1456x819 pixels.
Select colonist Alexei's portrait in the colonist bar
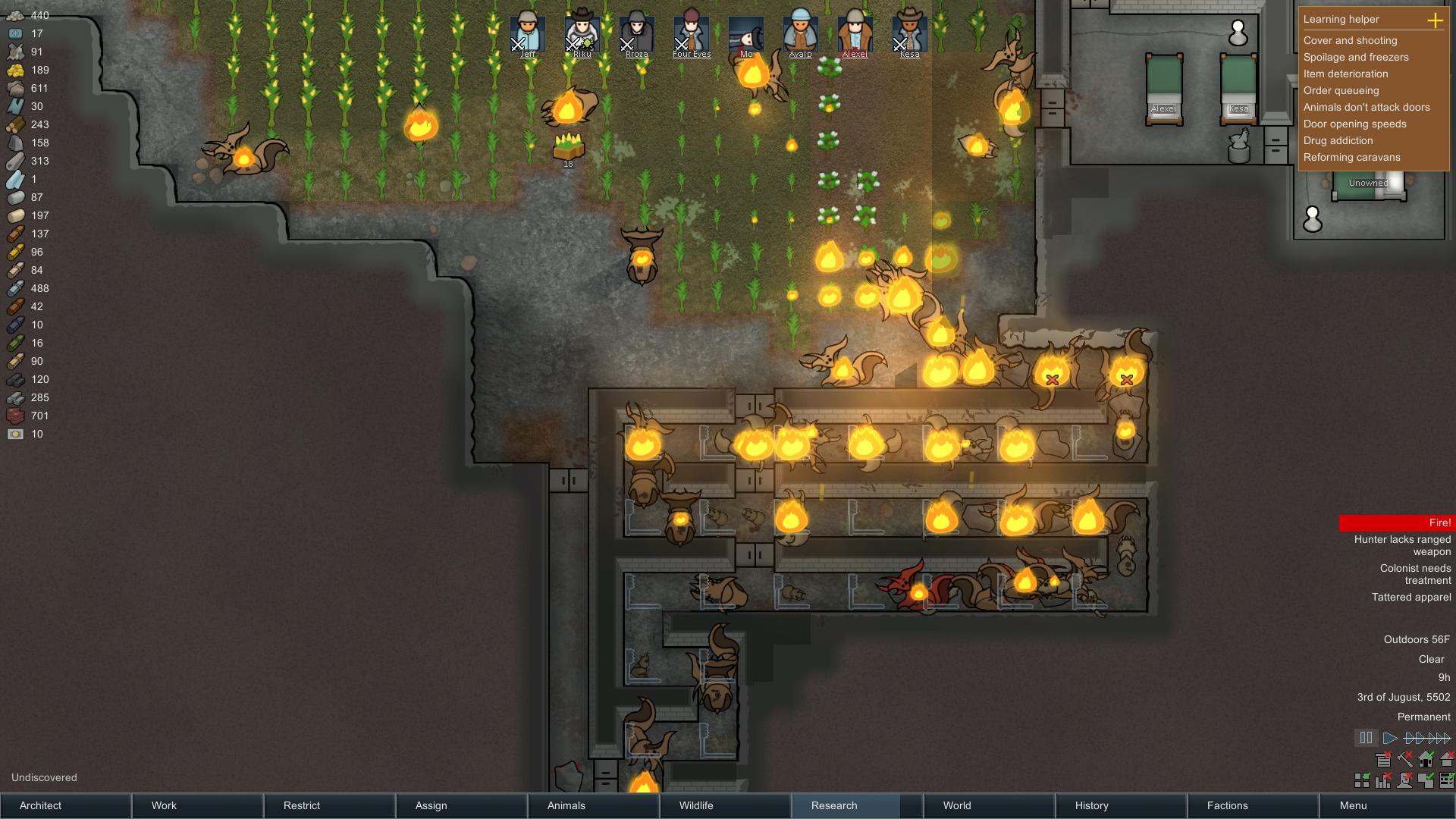coord(854,30)
